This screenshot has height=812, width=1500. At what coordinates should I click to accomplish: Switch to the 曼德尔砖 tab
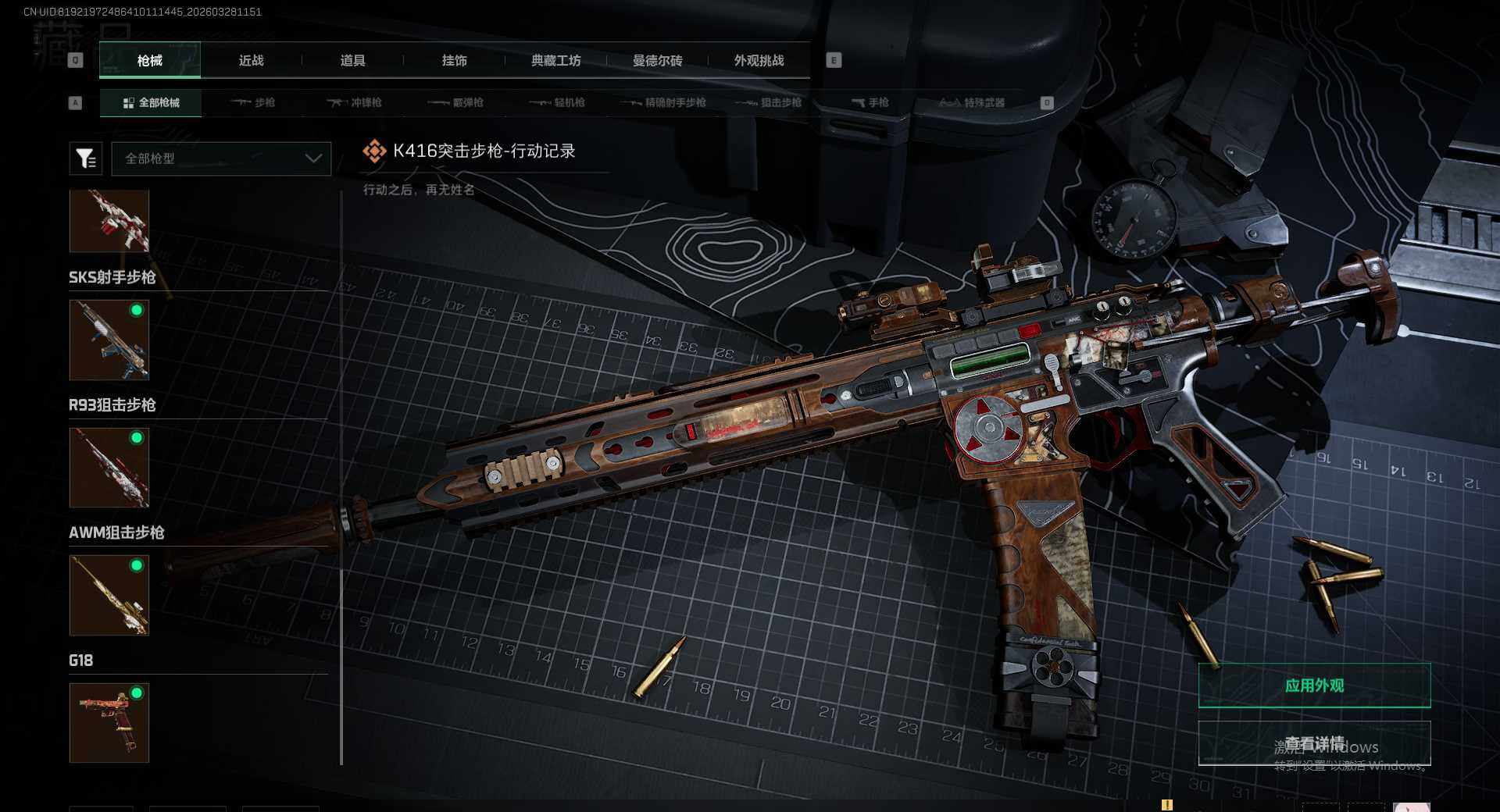tap(657, 61)
